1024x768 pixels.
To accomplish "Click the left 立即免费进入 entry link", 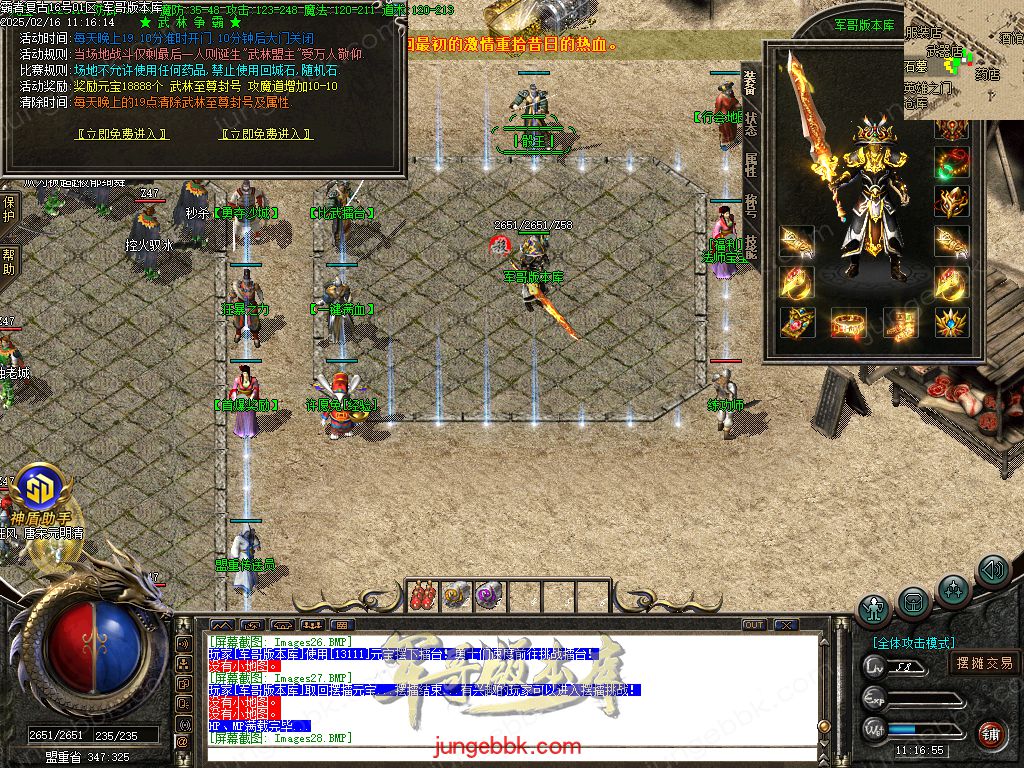I will pyautogui.click(x=123, y=134).
